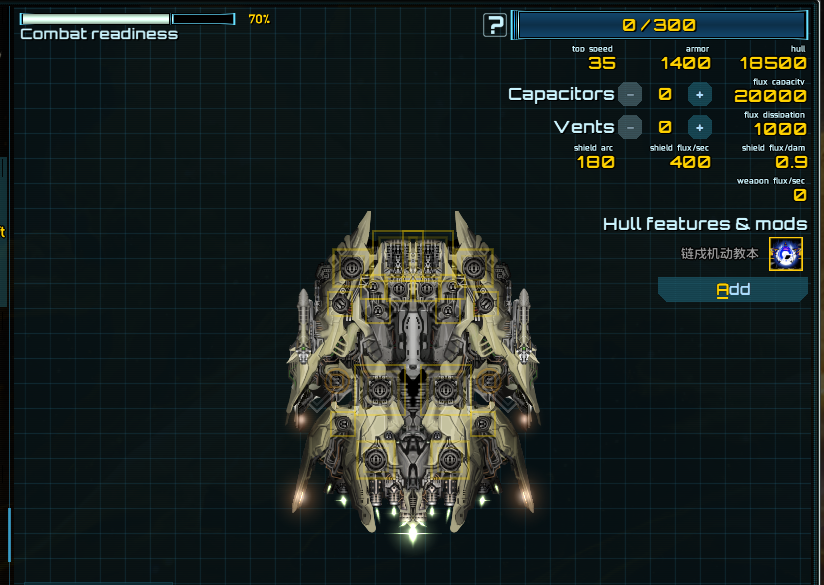
Task: Remove a Vent using the minus button
Action: pos(630,128)
